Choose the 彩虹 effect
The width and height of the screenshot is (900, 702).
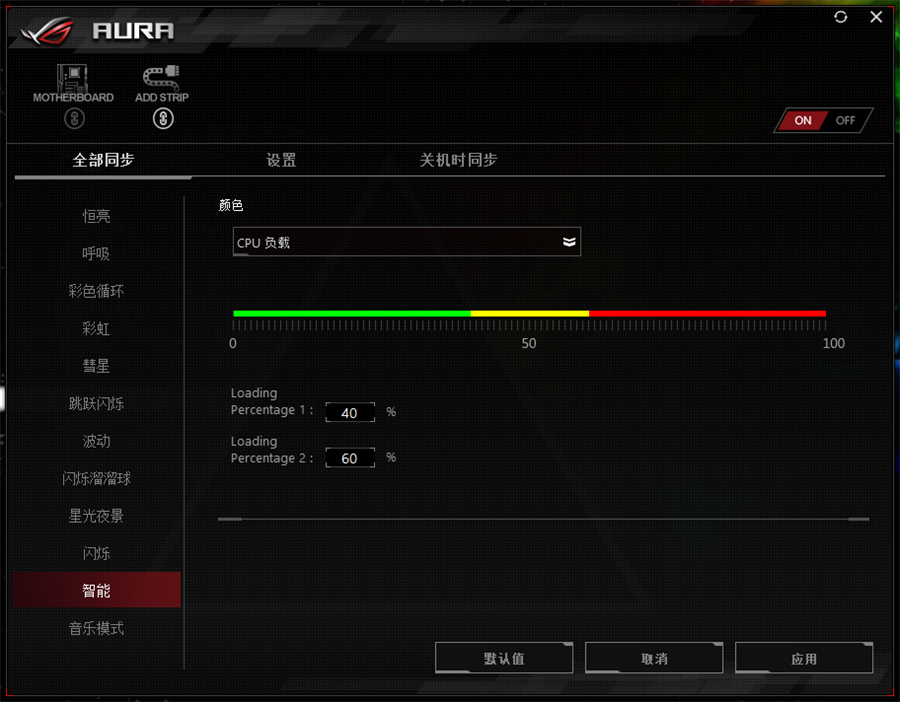coord(97,329)
